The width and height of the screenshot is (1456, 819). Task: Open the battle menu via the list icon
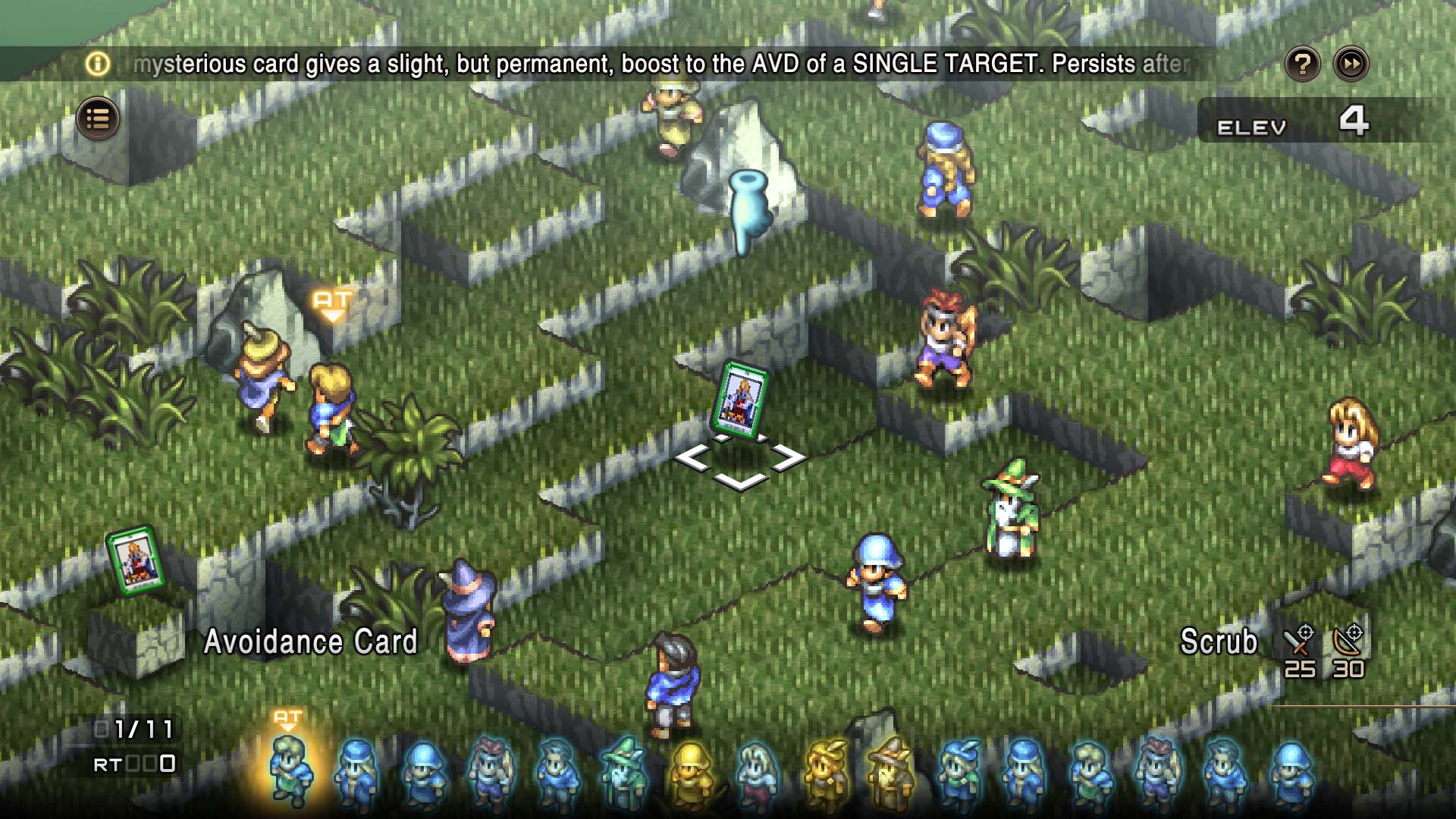pyautogui.click(x=97, y=118)
